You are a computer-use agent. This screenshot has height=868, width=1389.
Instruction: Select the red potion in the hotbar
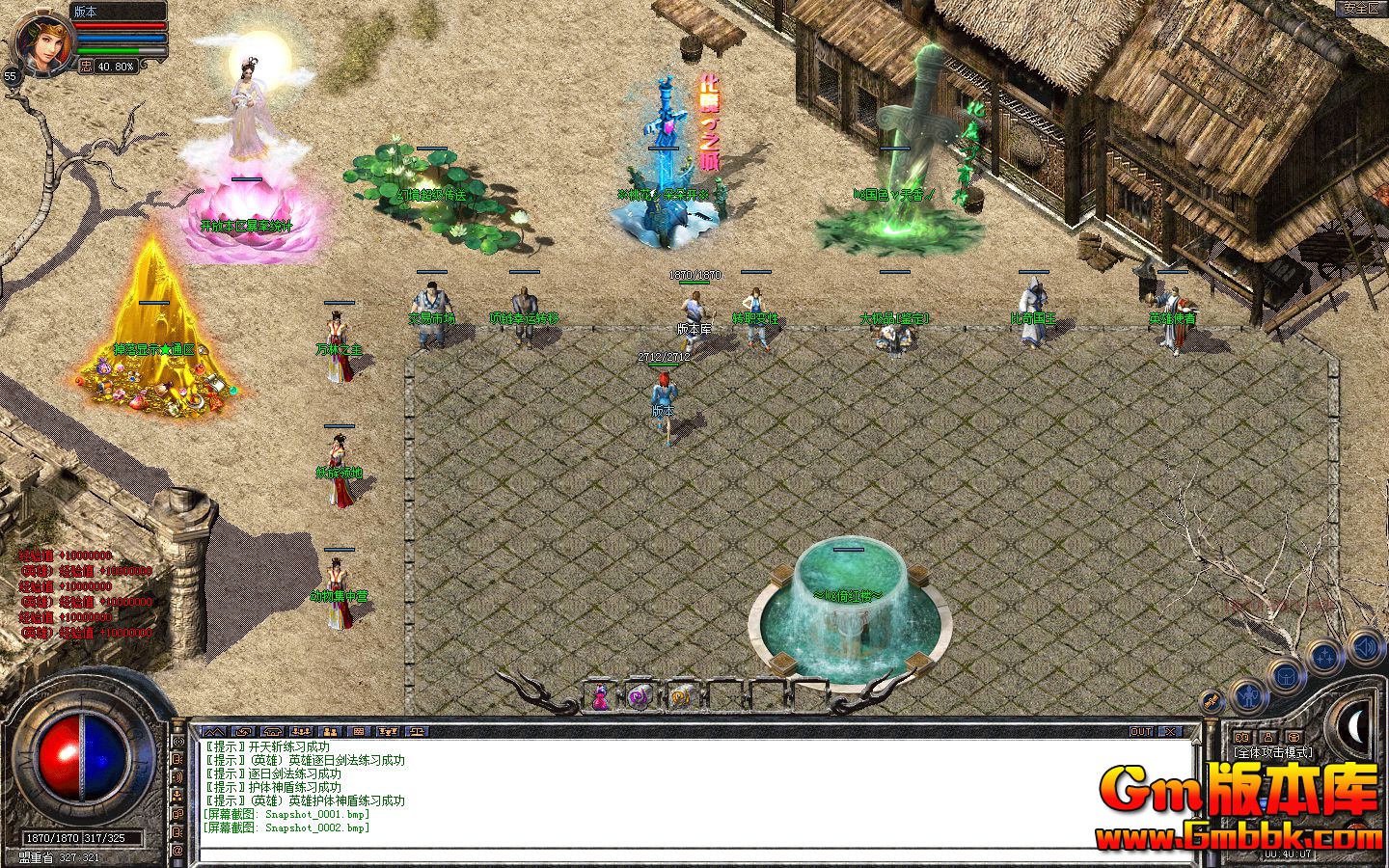(x=599, y=696)
